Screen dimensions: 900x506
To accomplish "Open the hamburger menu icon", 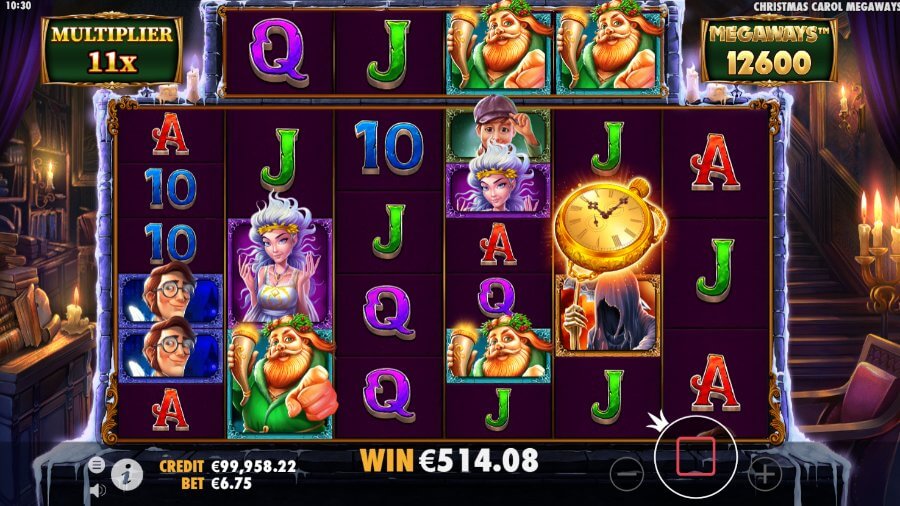I will click(x=97, y=465).
